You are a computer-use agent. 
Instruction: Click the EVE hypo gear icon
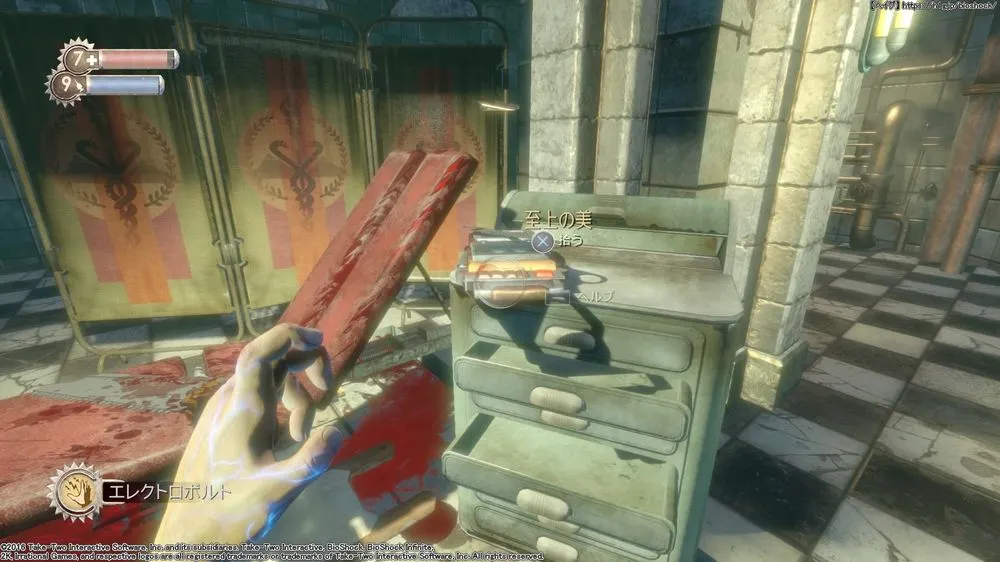coord(65,86)
